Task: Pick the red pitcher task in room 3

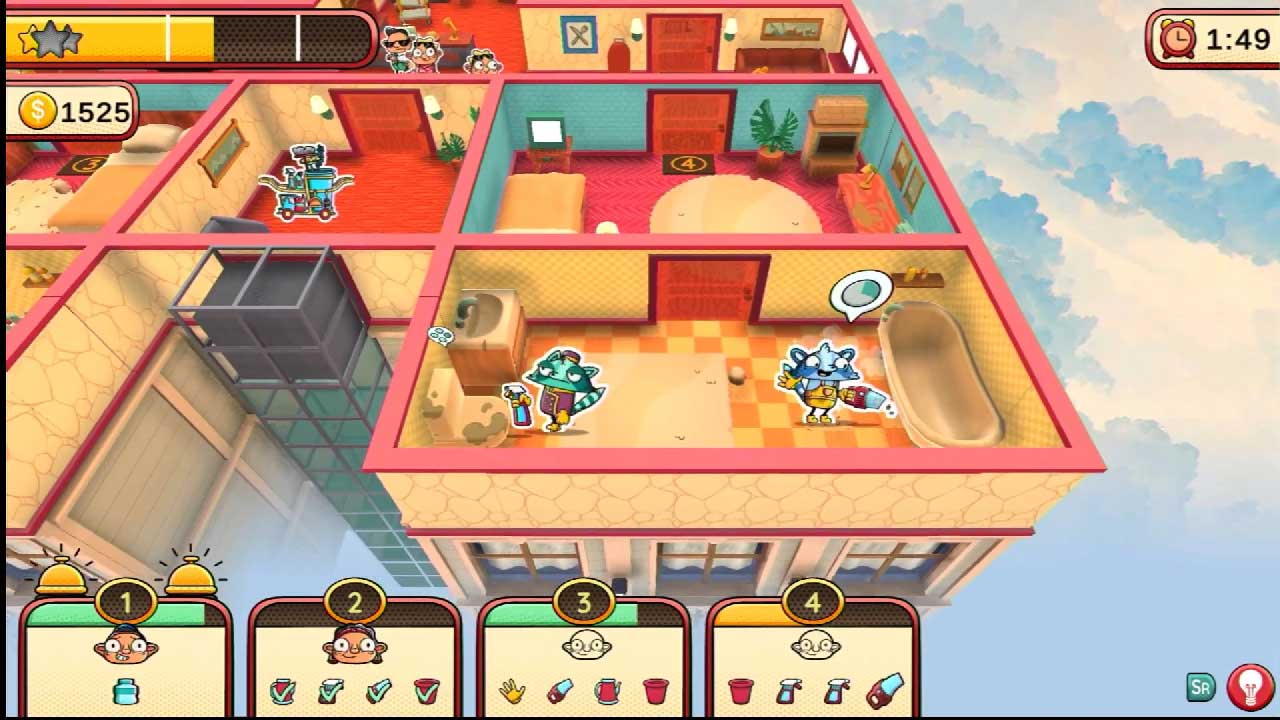Action: click(x=607, y=691)
